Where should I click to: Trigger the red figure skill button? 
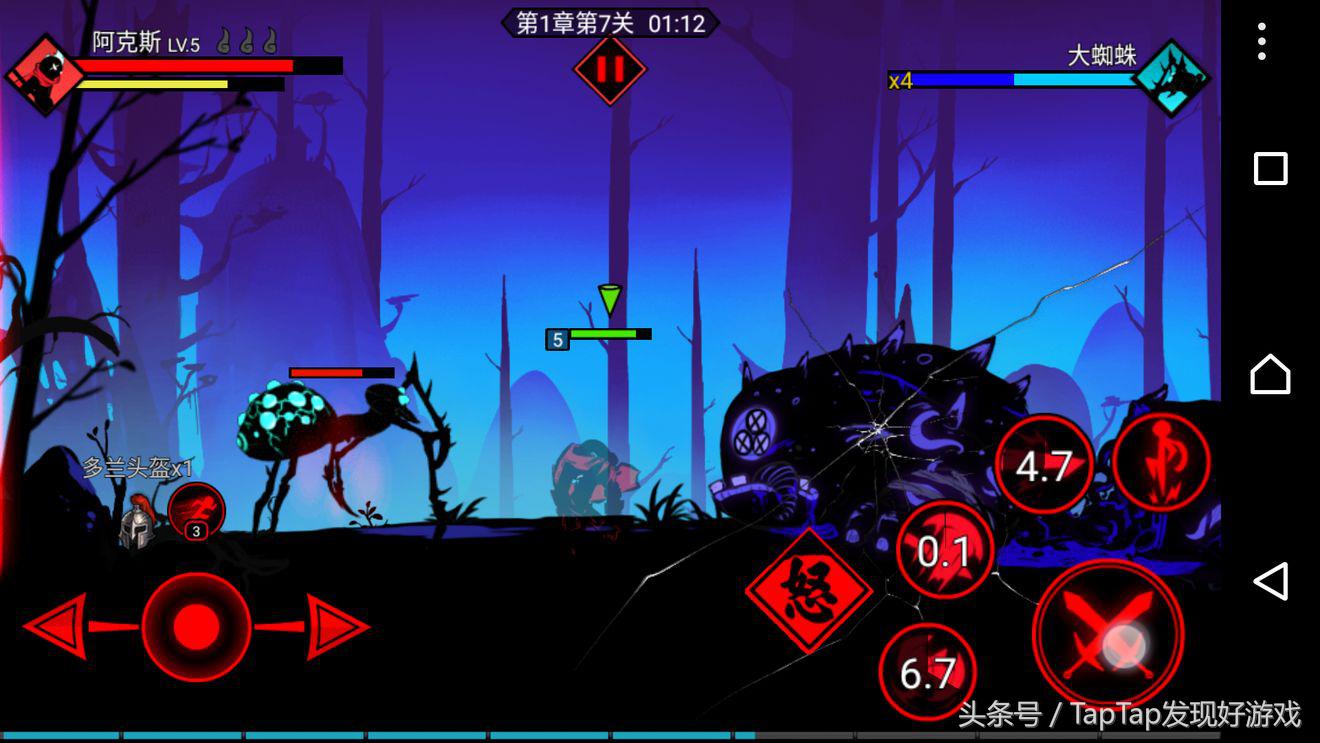click(1161, 461)
